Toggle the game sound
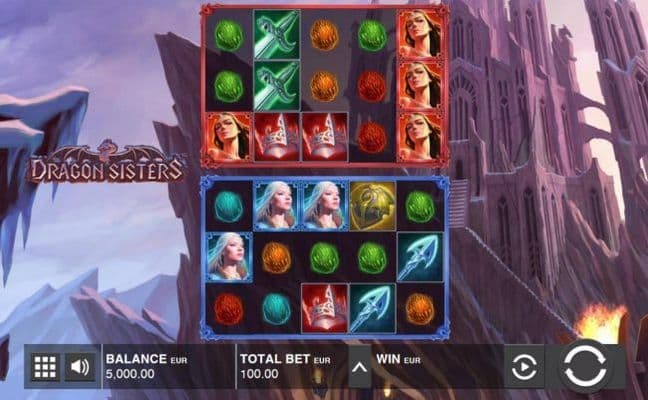648x400 pixels. (x=80, y=367)
